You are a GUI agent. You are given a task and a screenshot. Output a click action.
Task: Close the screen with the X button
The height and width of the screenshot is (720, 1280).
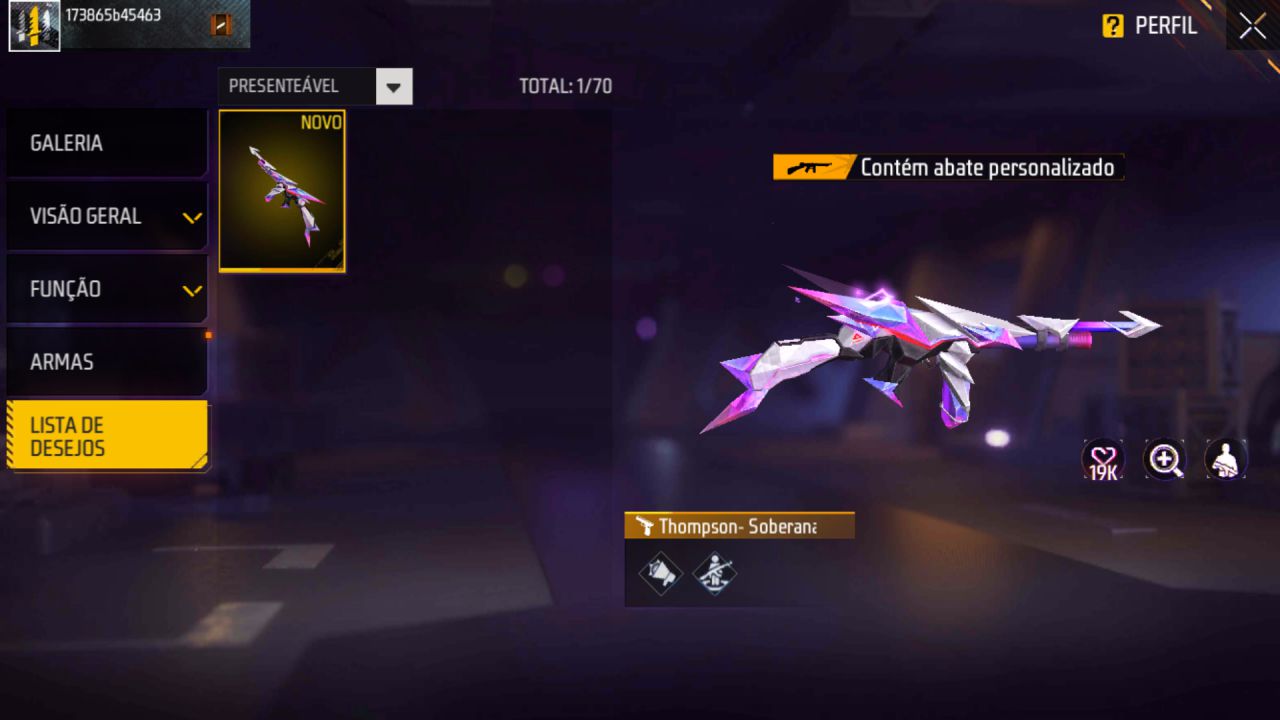(1252, 26)
